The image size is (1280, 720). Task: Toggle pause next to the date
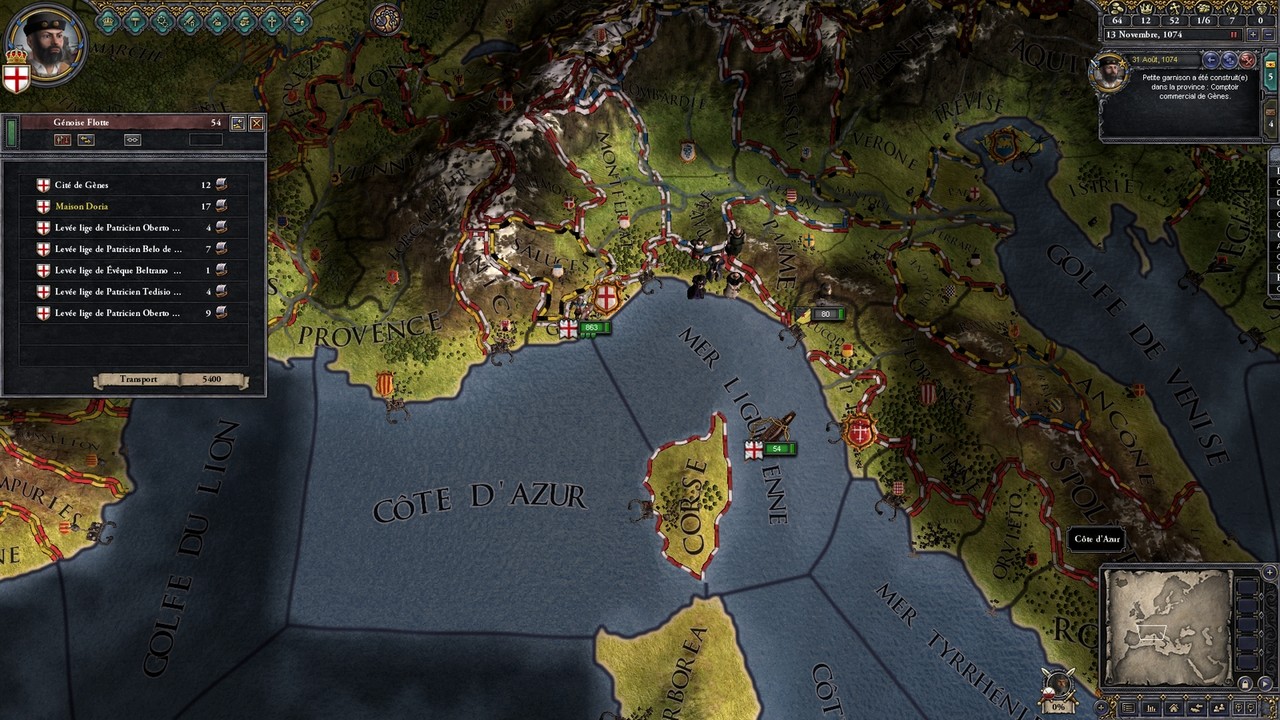coord(1234,34)
